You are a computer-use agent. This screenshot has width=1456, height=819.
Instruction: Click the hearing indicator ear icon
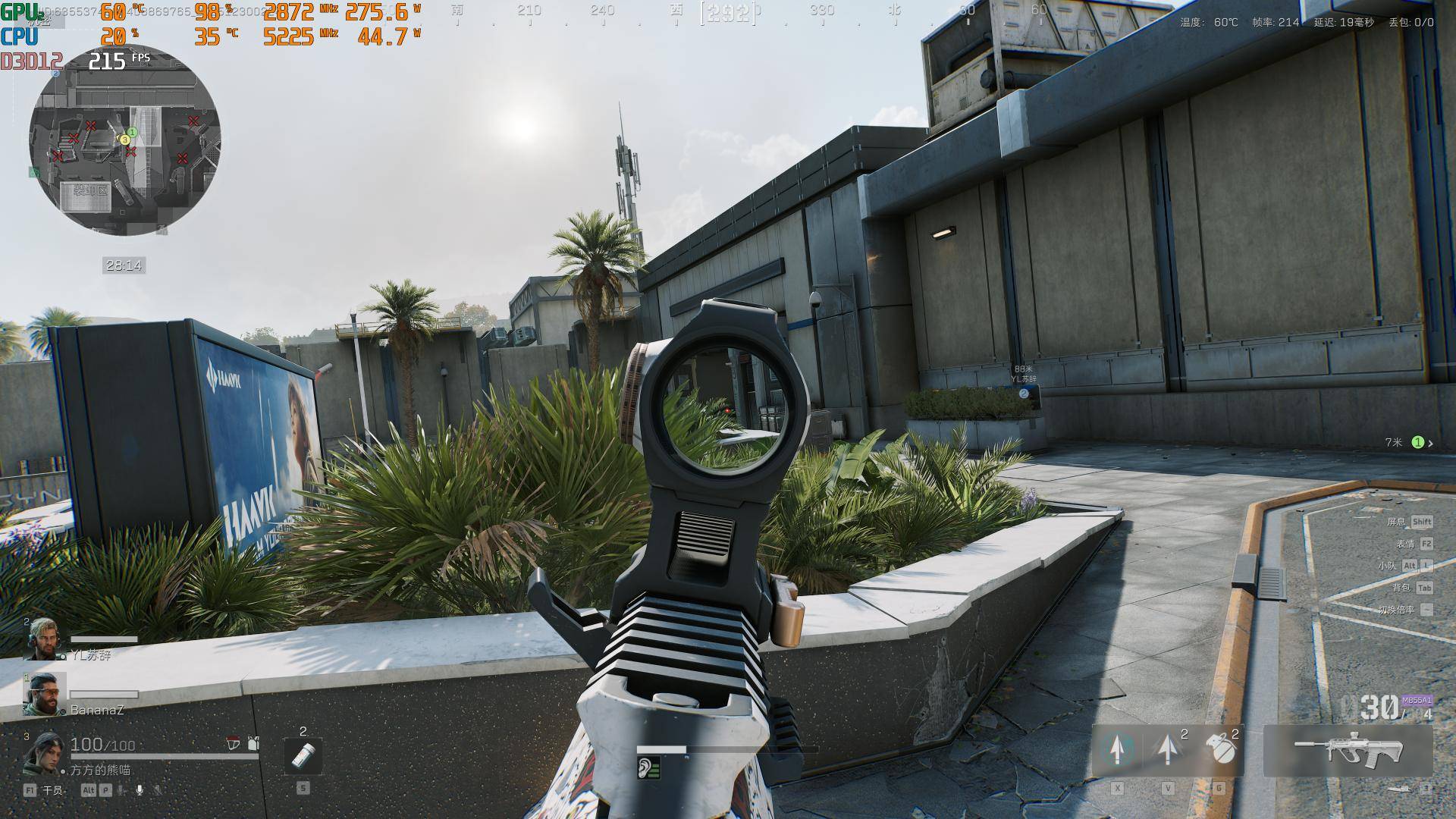click(x=648, y=769)
